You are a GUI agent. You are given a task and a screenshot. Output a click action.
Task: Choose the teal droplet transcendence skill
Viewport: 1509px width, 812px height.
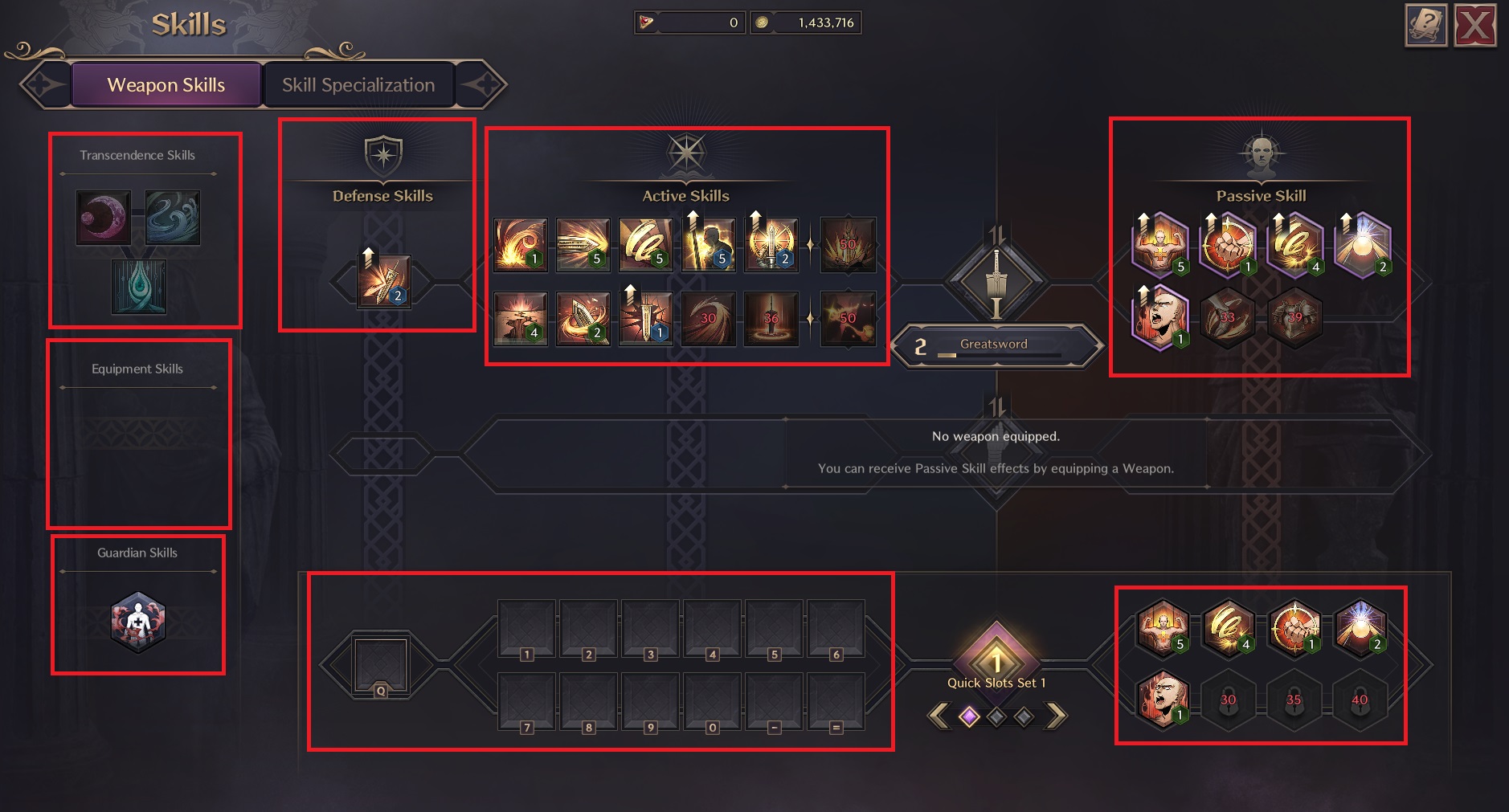(x=139, y=286)
